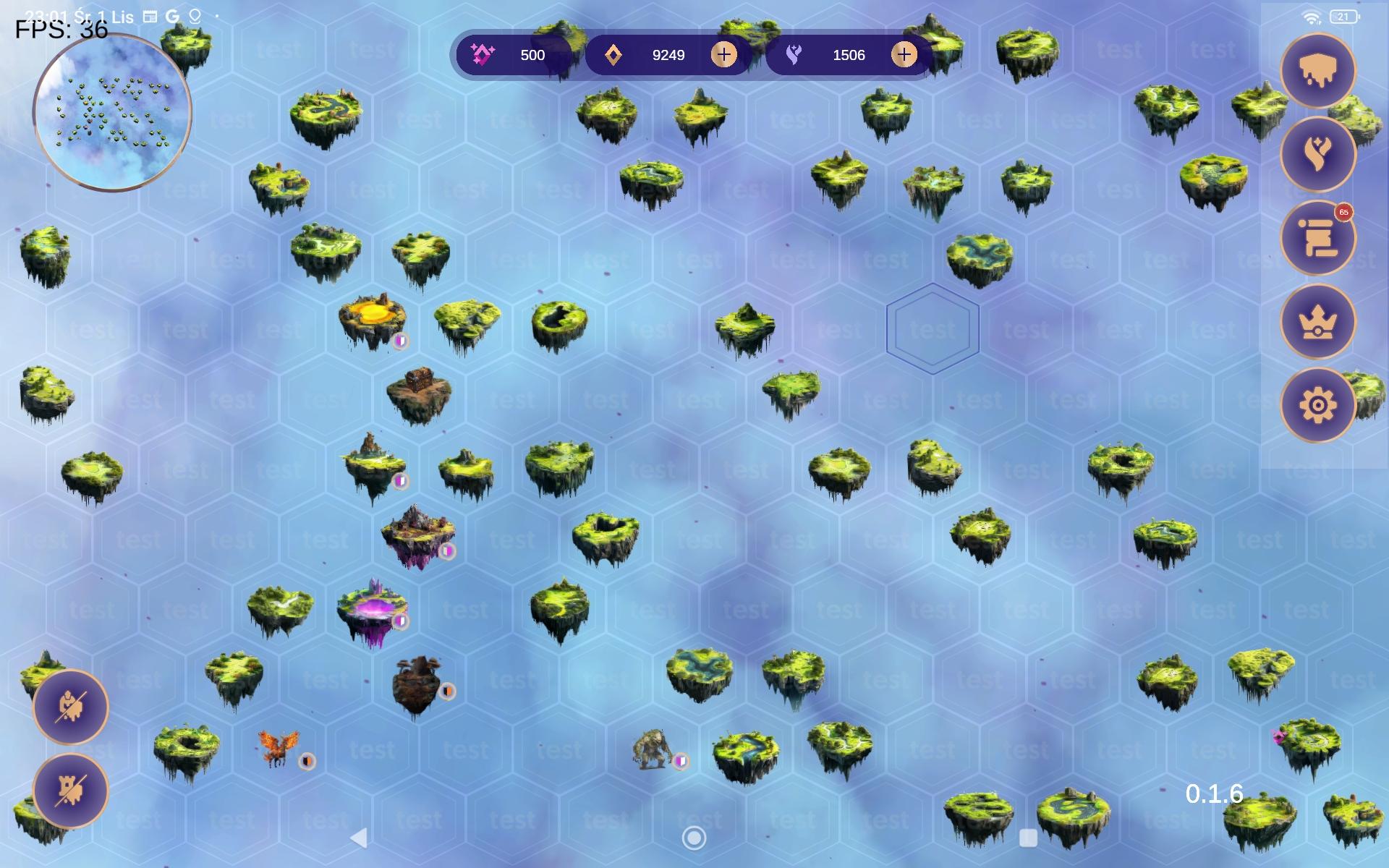Select the treasure chest island tile
The width and height of the screenshot is (1389, 868).
(x=419, y=393)
